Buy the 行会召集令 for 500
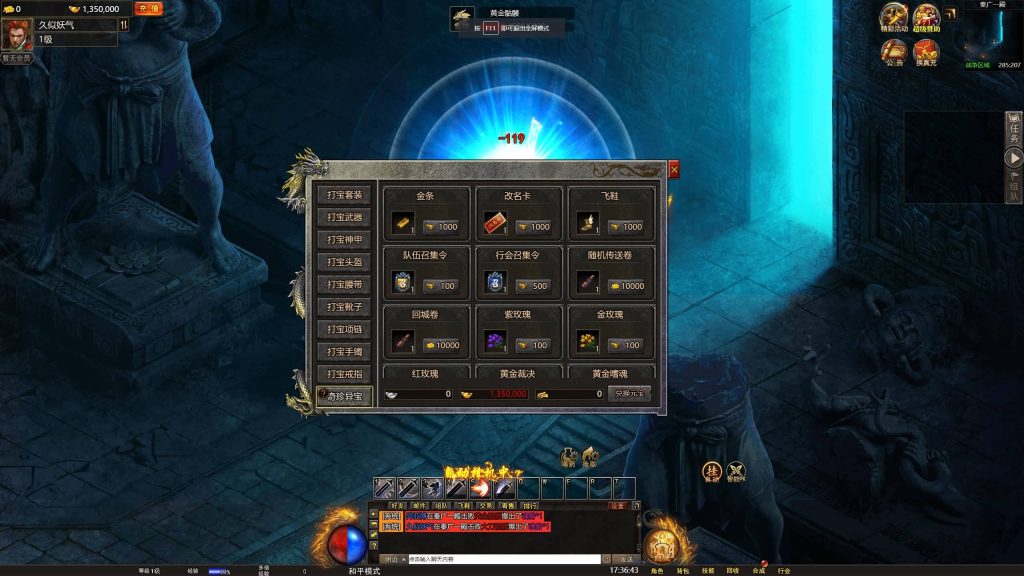The height and width of the screenshot is (576, 1024). [533, 286]
